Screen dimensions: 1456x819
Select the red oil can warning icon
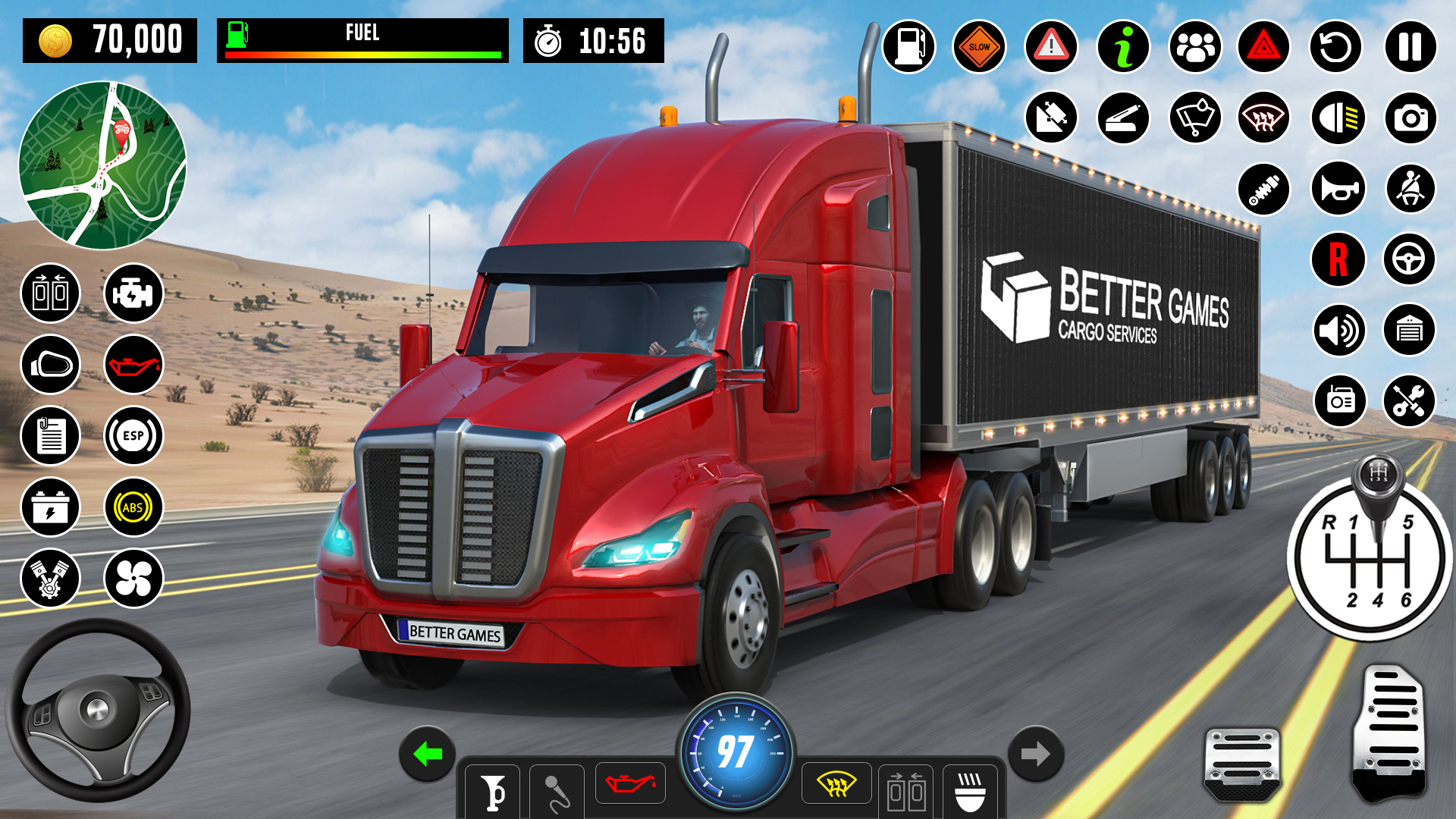(x=133, y=364)
